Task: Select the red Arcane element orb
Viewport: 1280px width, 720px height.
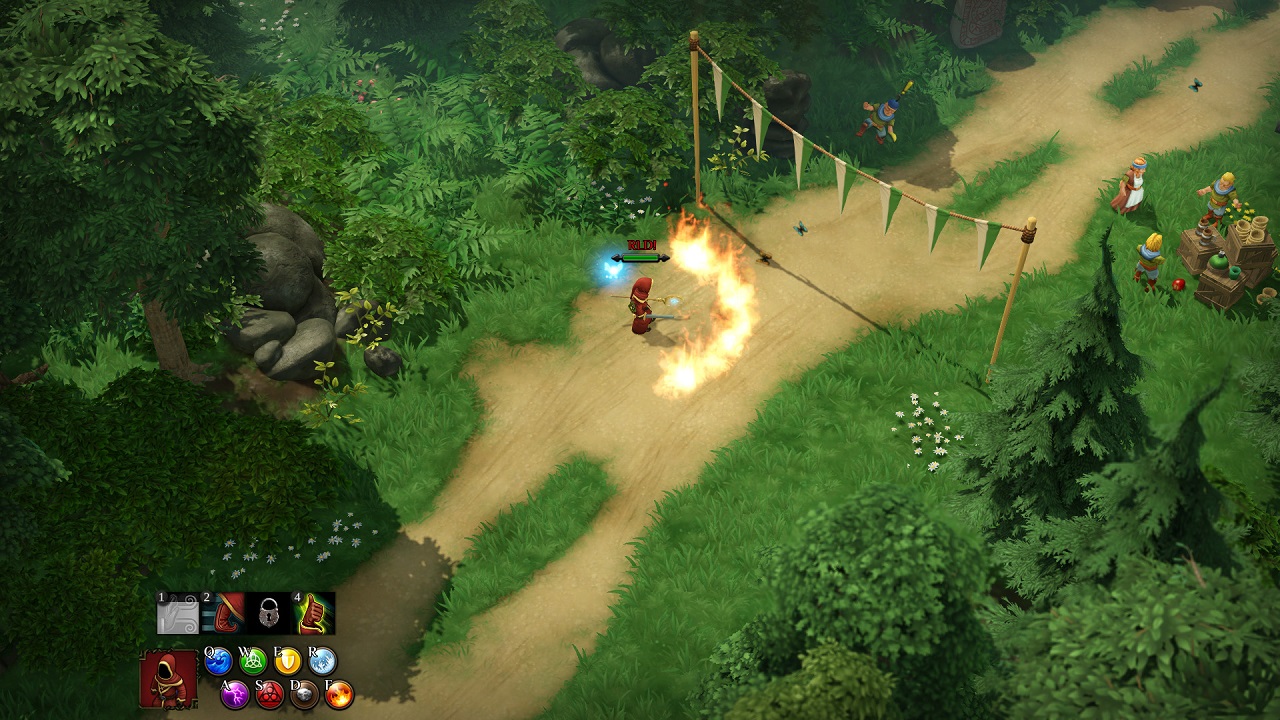Action: (270, 694)
